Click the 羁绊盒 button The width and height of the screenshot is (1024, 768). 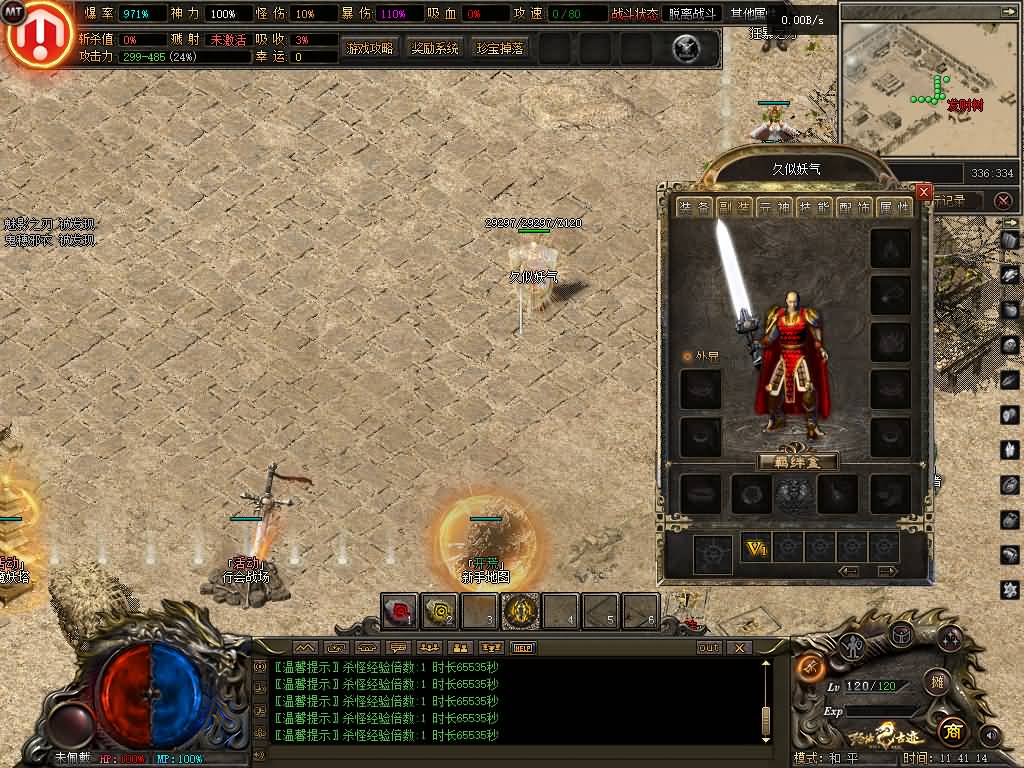click(797, 462)
